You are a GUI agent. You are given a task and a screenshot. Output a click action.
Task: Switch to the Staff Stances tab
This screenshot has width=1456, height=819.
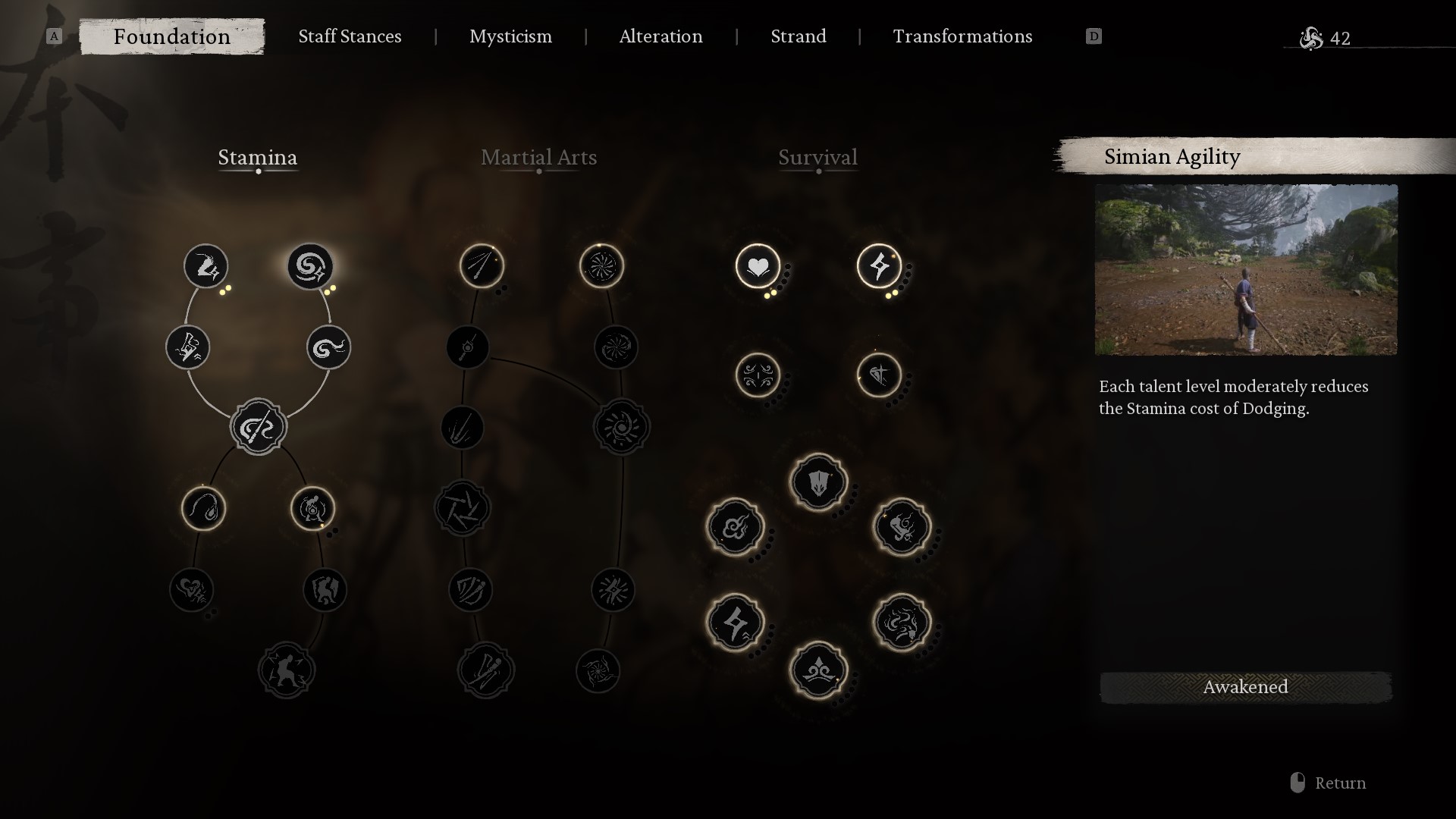[x=350, y=36]
